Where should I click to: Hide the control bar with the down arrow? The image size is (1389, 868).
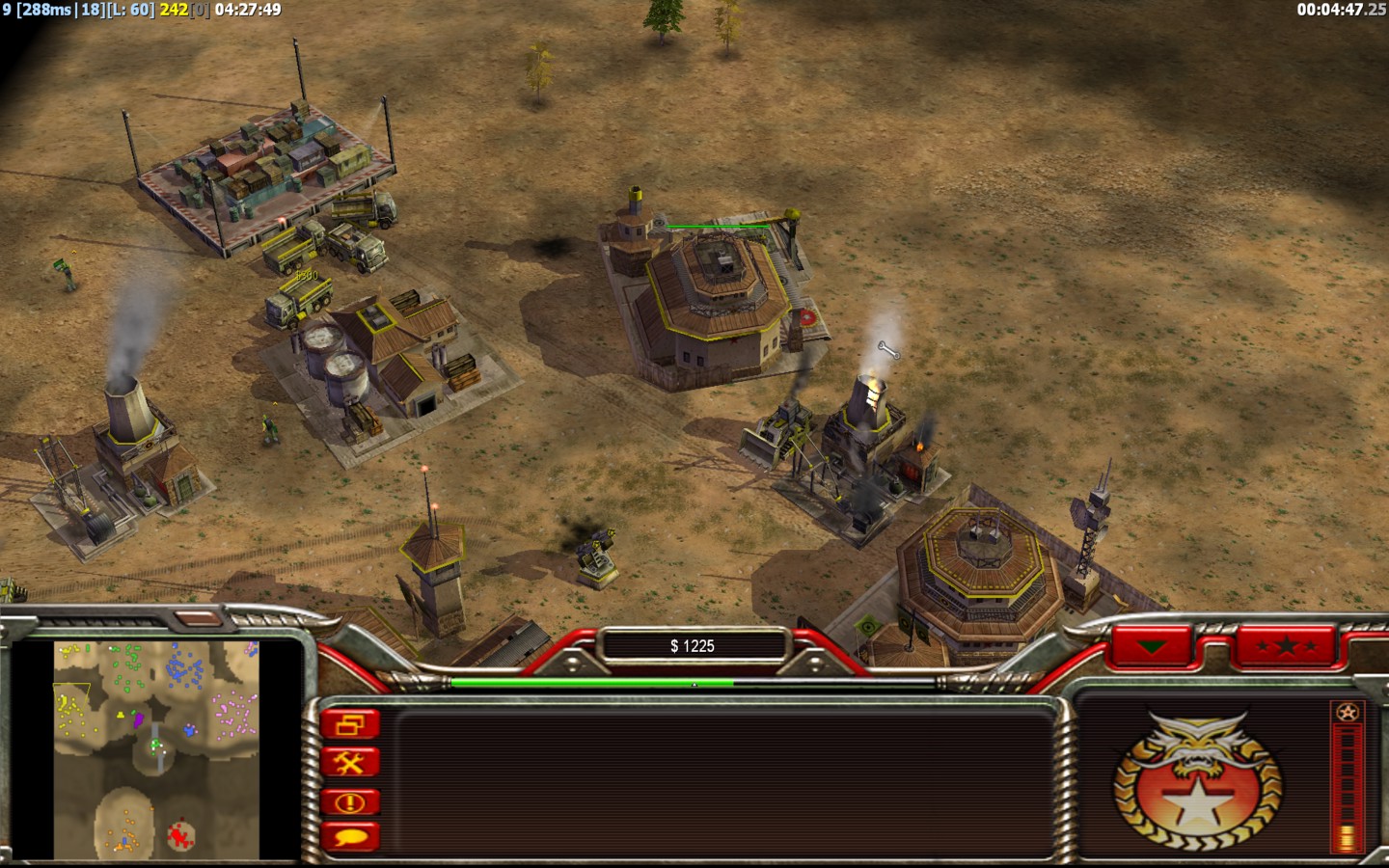pyautogui.click(x=1152, y=646)
